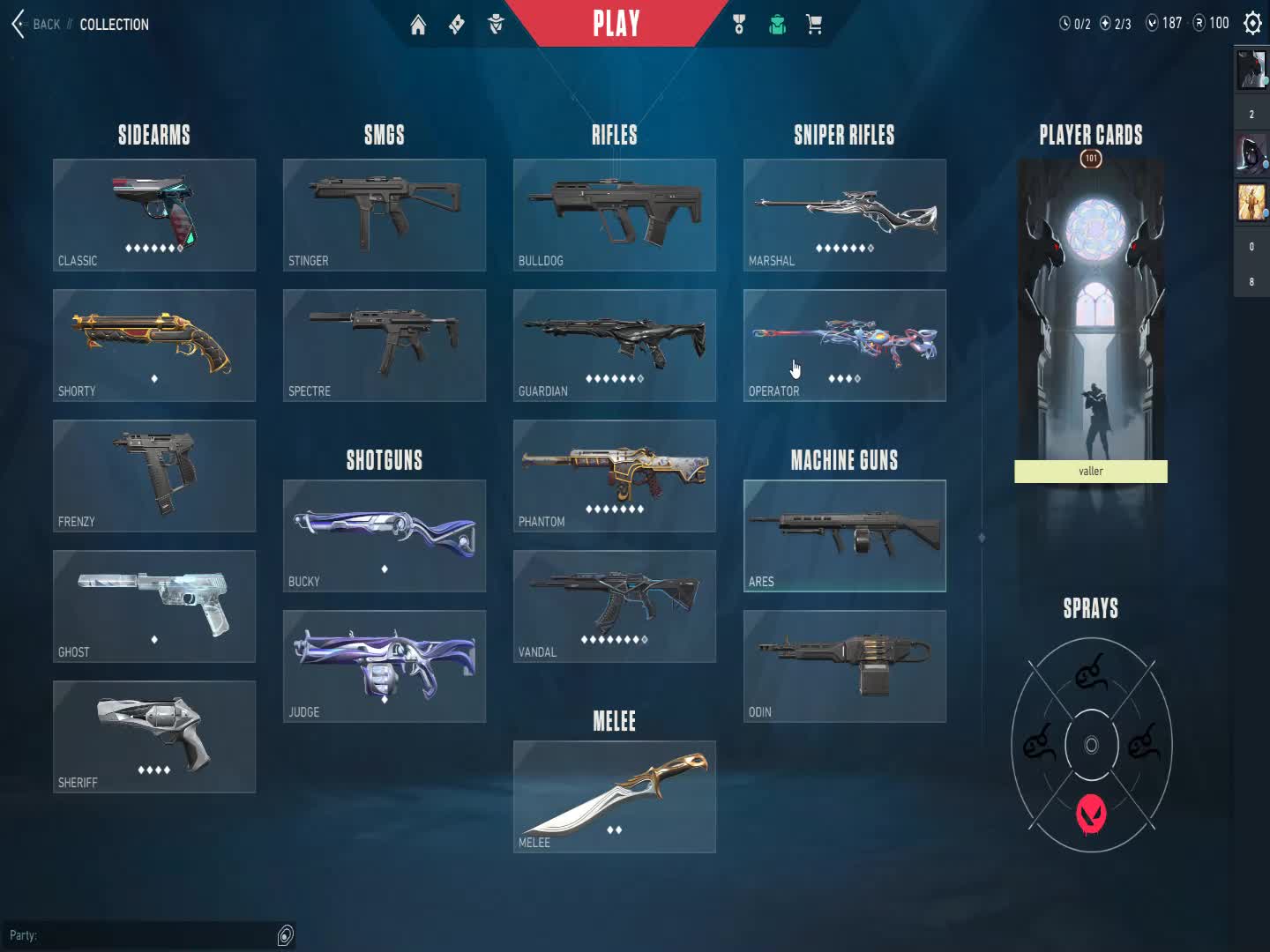
Task: Open the Phantom rifle tile
Action: coord(615,476)
